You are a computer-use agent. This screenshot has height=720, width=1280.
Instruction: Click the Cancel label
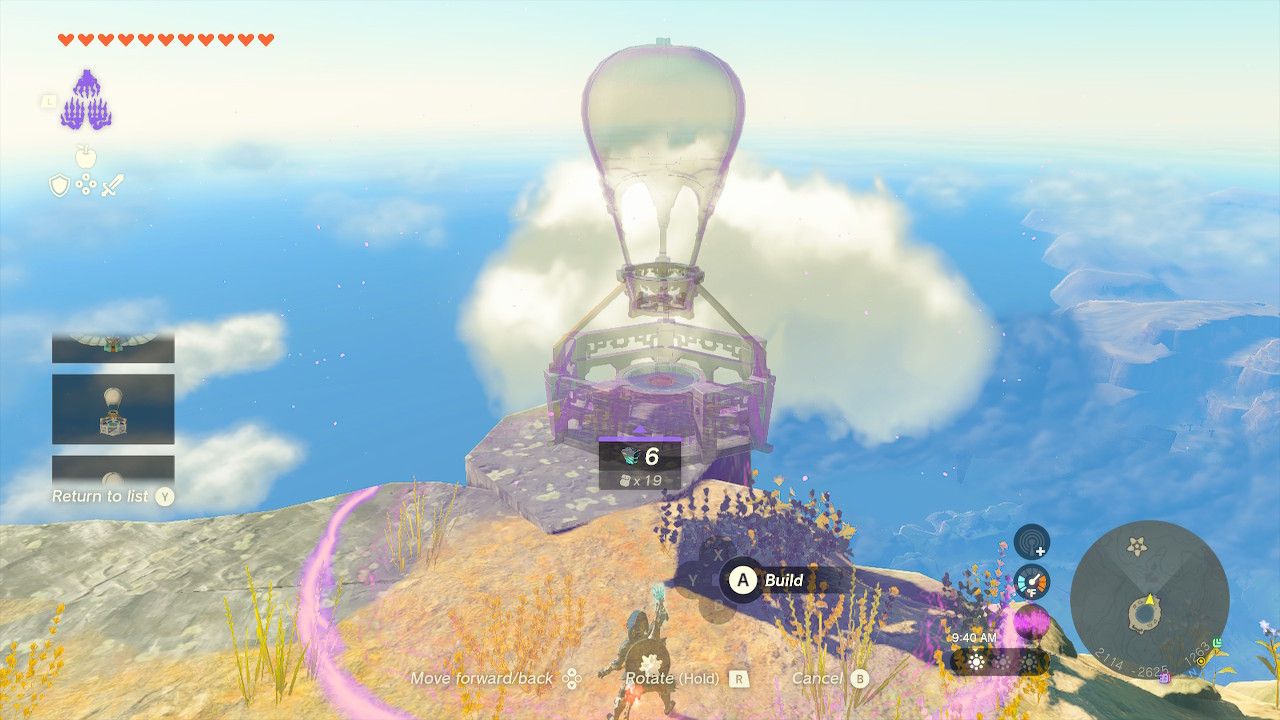[817, 678]
